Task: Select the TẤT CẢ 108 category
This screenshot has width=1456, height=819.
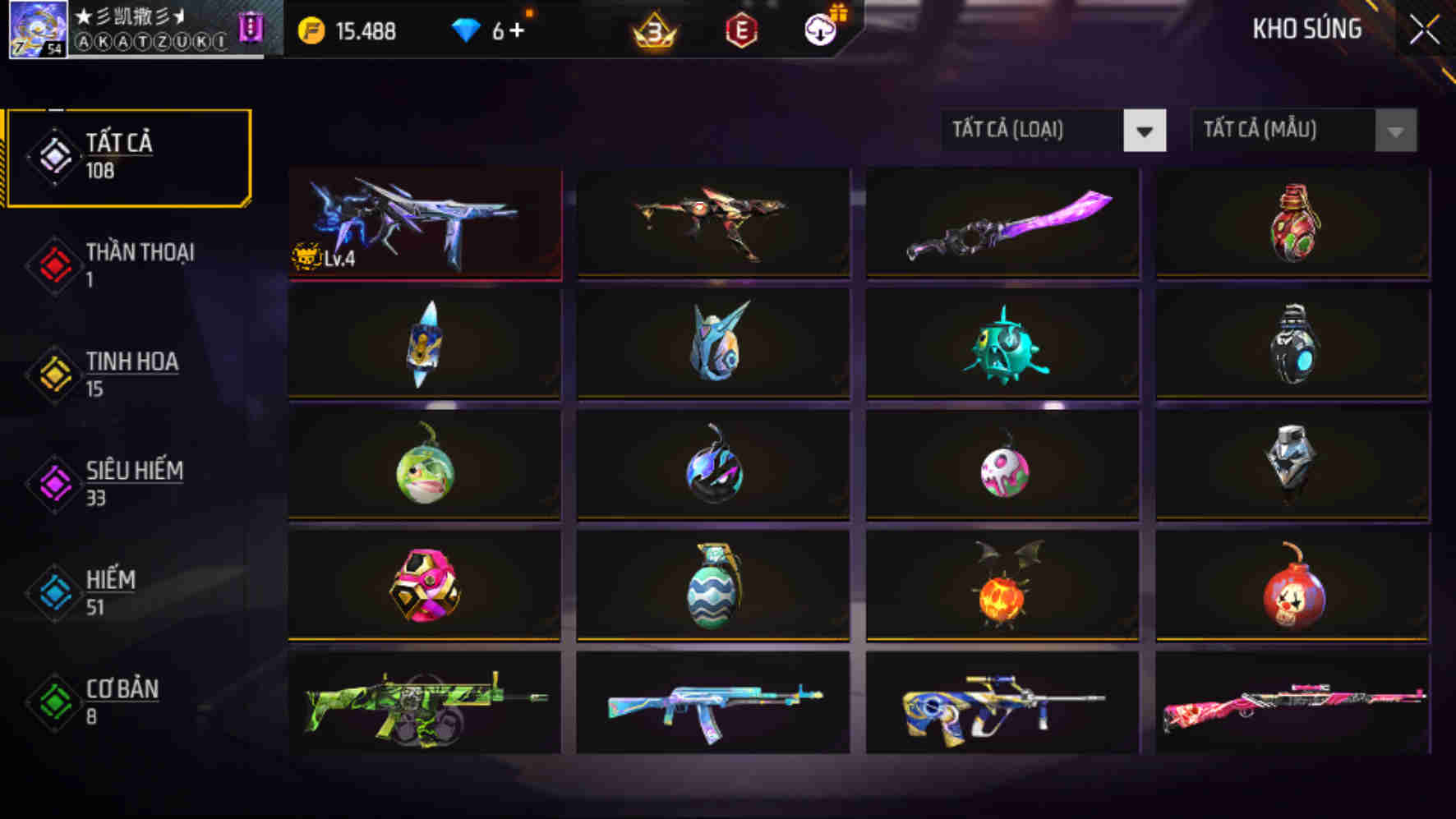Action: pyautogui.click(x=115, y=154)
